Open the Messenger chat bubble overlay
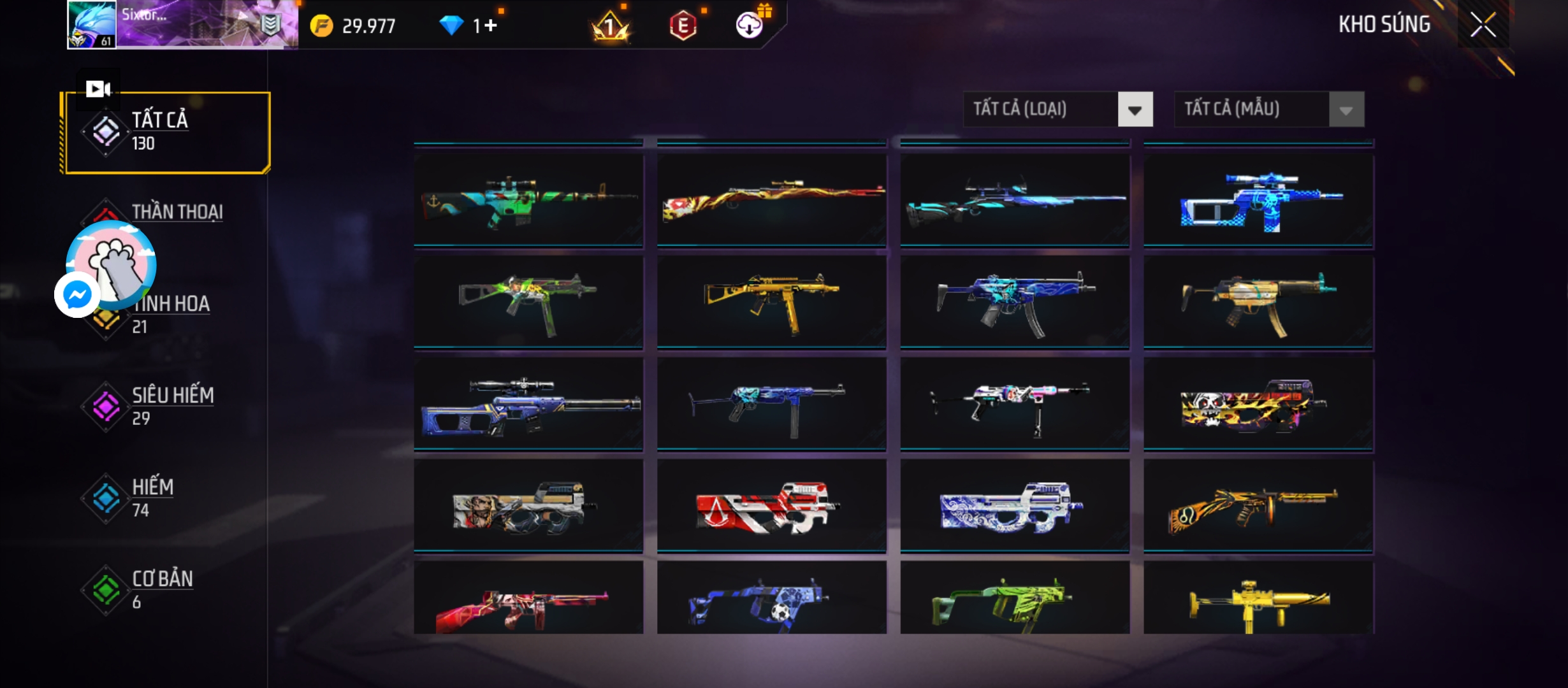The height and width of the screenshot is (688, 1568). tap(77, 295)
